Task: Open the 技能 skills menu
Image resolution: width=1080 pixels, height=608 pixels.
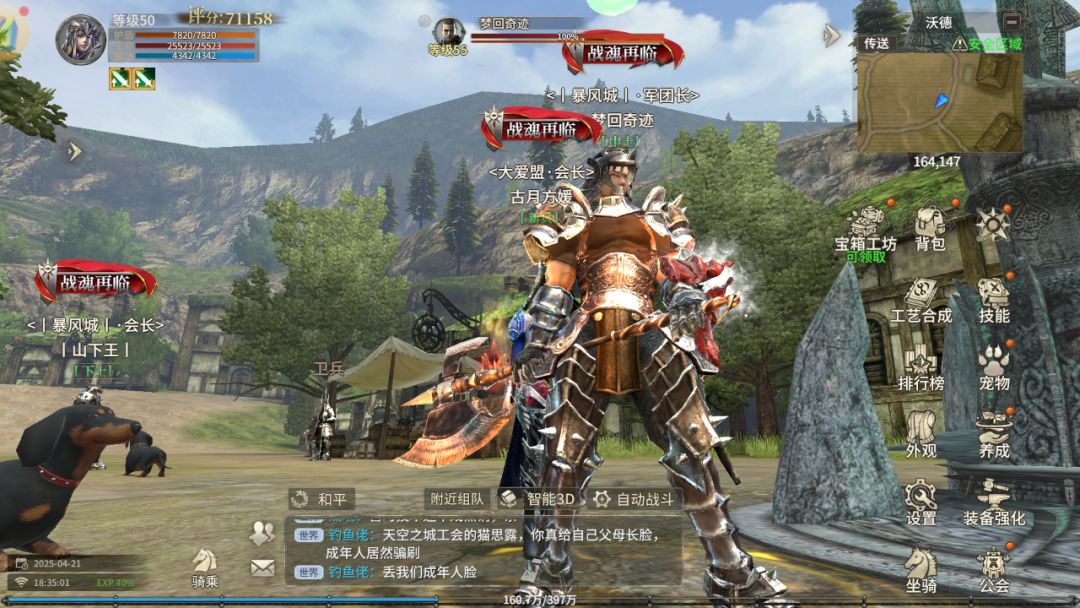Action: pos(994,298)
